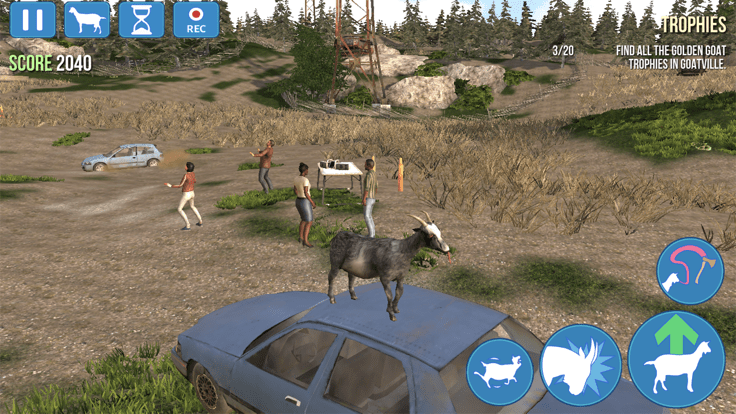Image resolution: width=736 pixels, height=414 pixels.
Task: Make the goat jump with green arrow button
Action: (677, 359)
